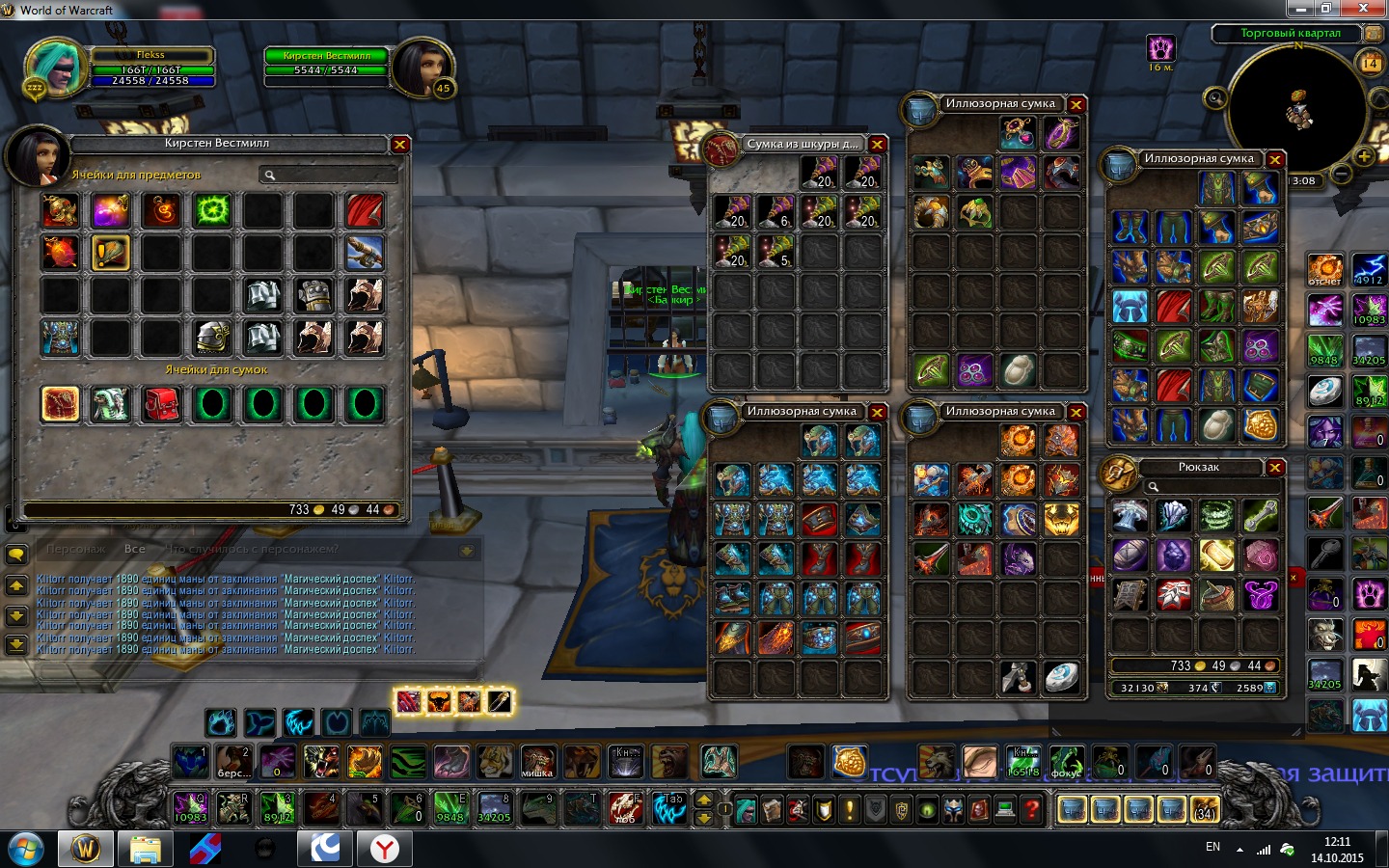Use the фокус macro button
1389x868 pixels.
pyautogui.click(x=1066, y=762)
